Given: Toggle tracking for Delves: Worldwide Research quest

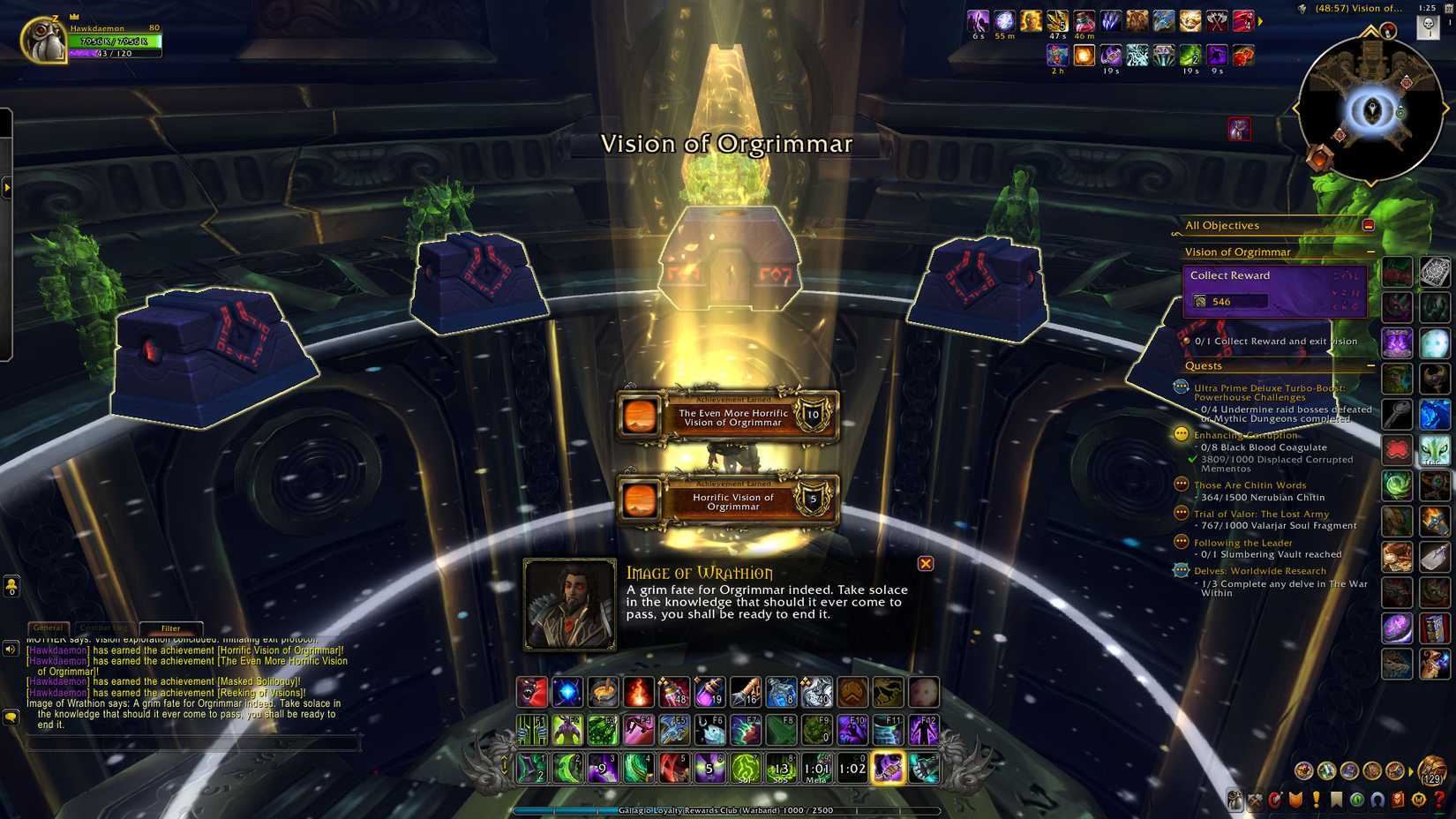Looking at the screenshot, I should click(x=1180, y=571).
